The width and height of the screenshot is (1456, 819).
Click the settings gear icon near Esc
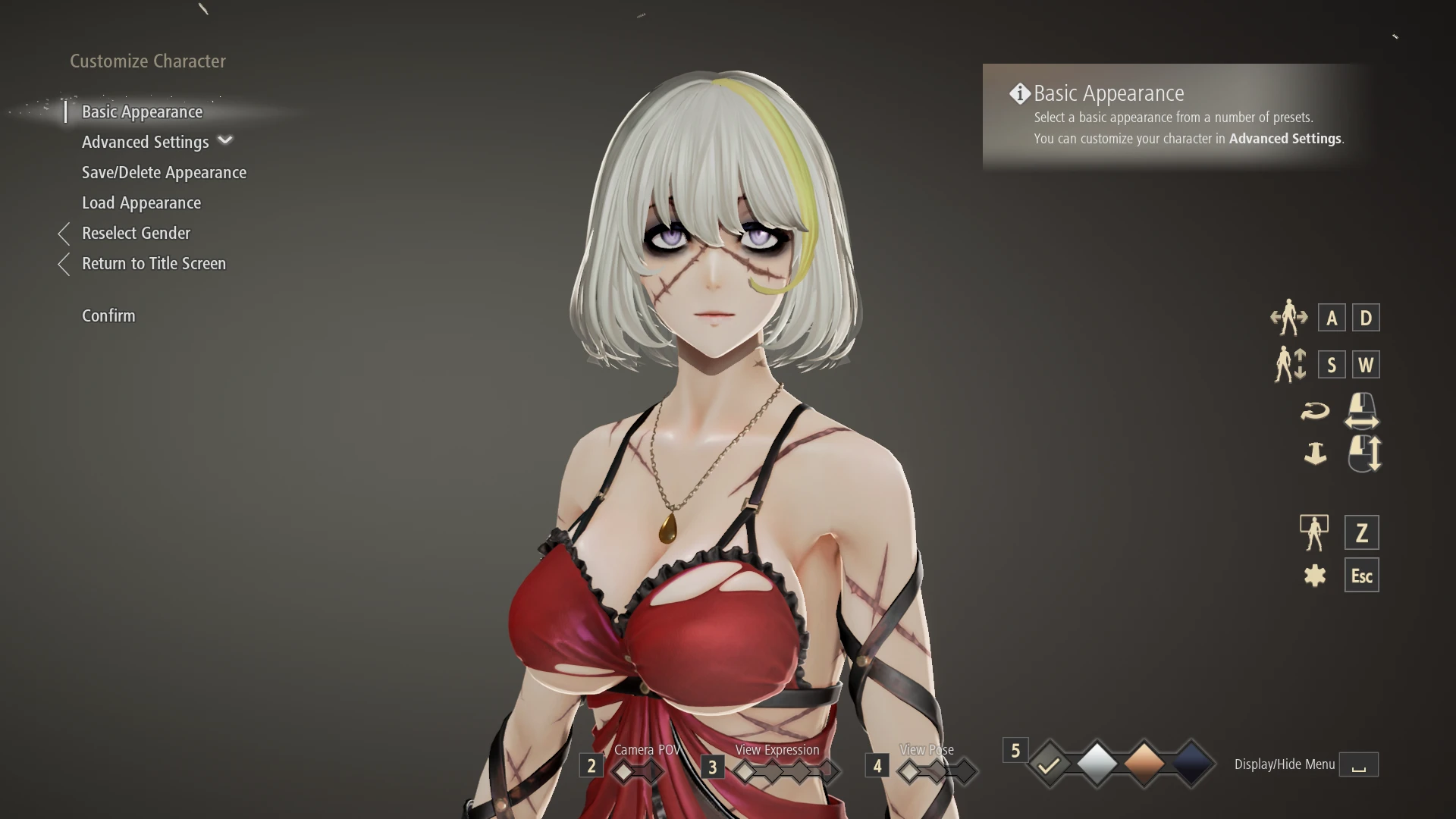(x=1316, y=575)
